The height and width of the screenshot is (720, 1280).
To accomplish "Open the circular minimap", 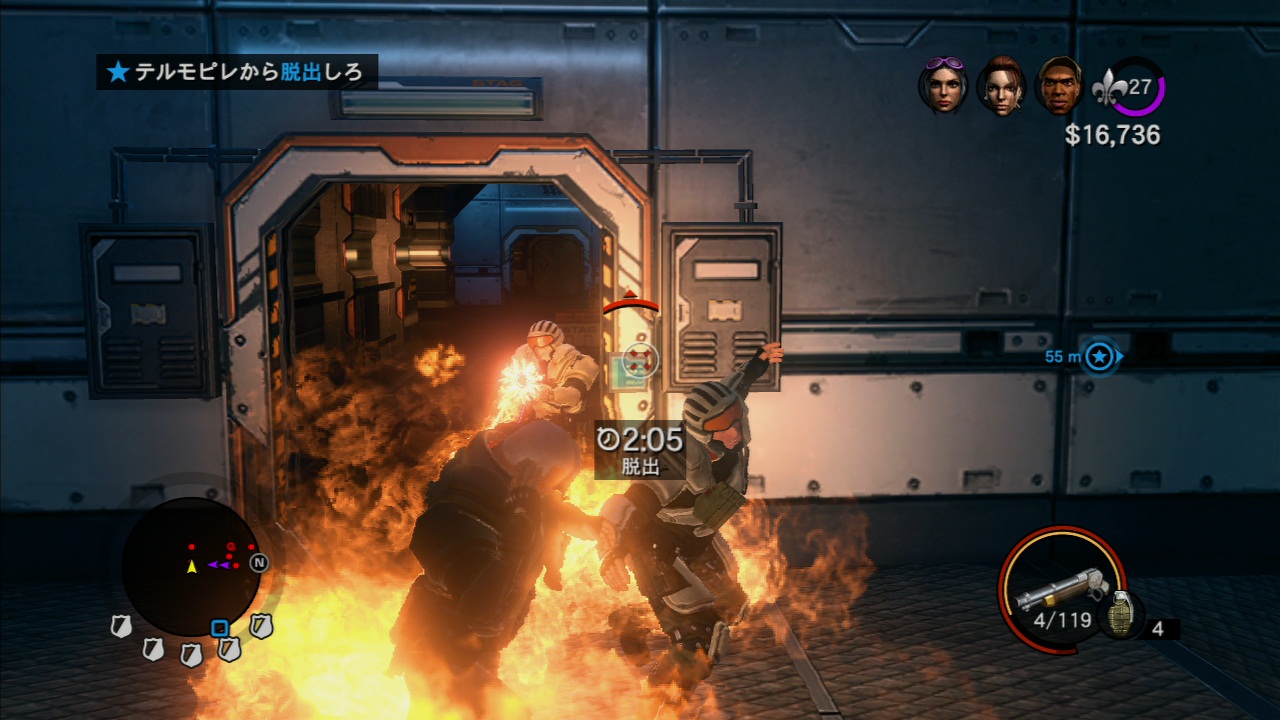I will (x=191, y=566).
